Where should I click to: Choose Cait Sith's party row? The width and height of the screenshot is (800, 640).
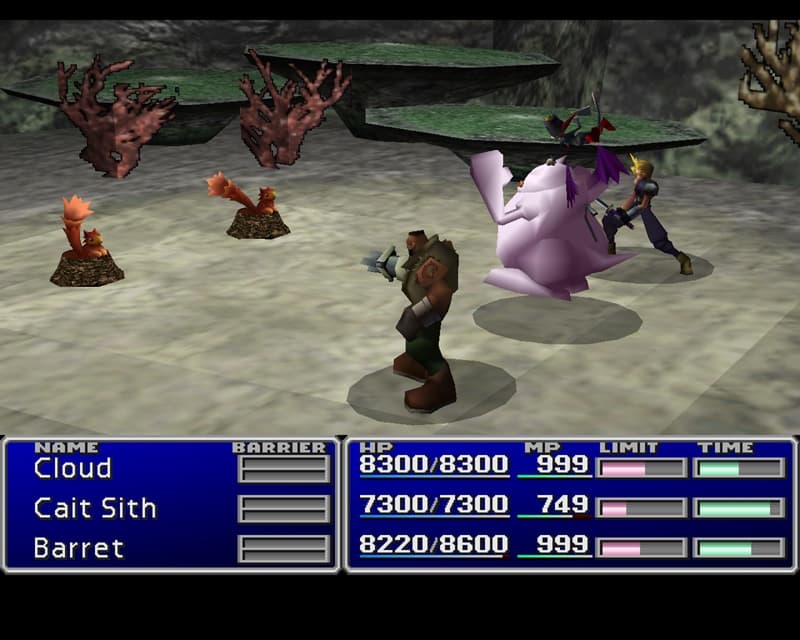click(x=95, y=508)
